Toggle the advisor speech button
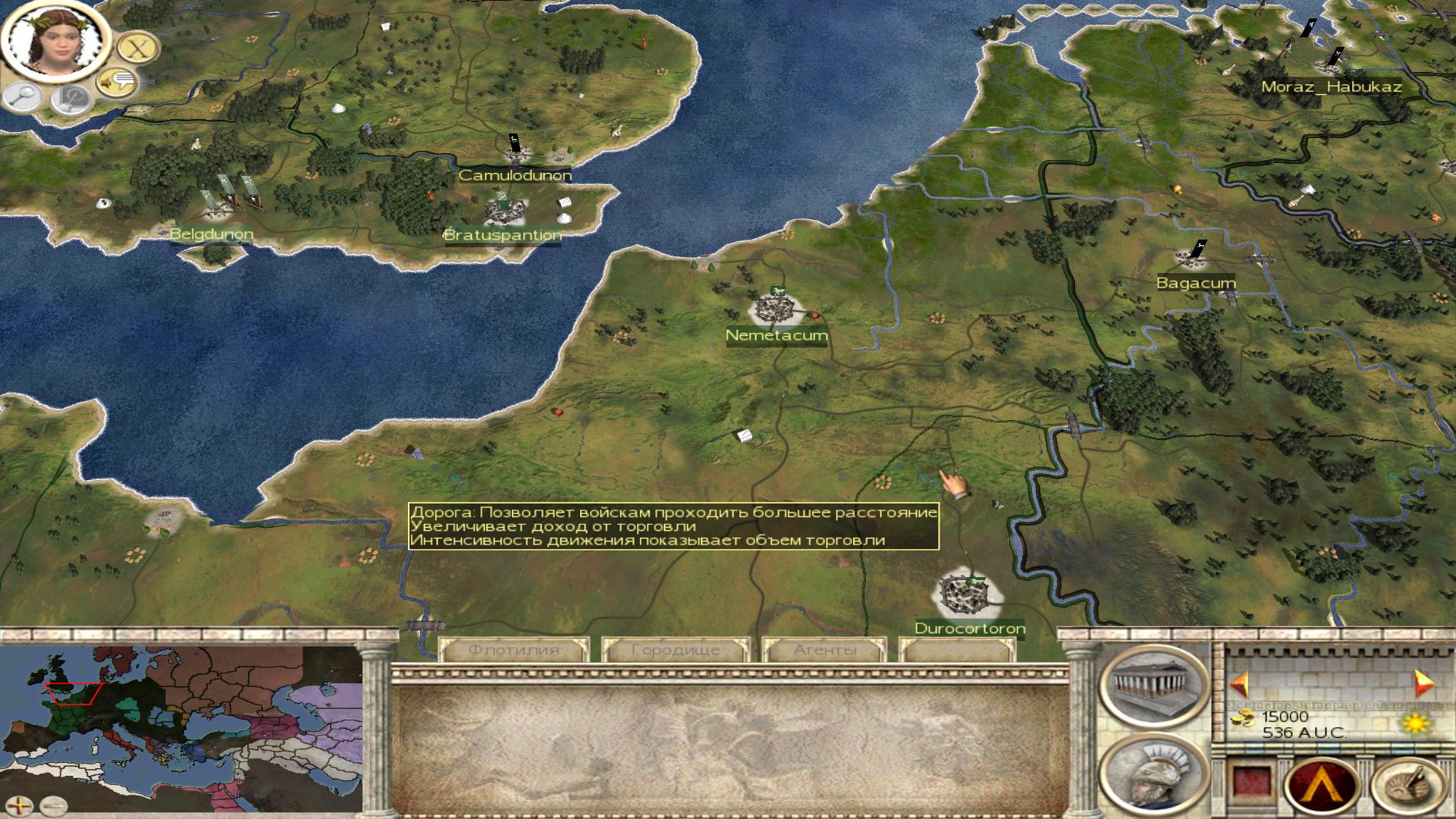1456x819 pixels. pos(116,81)
